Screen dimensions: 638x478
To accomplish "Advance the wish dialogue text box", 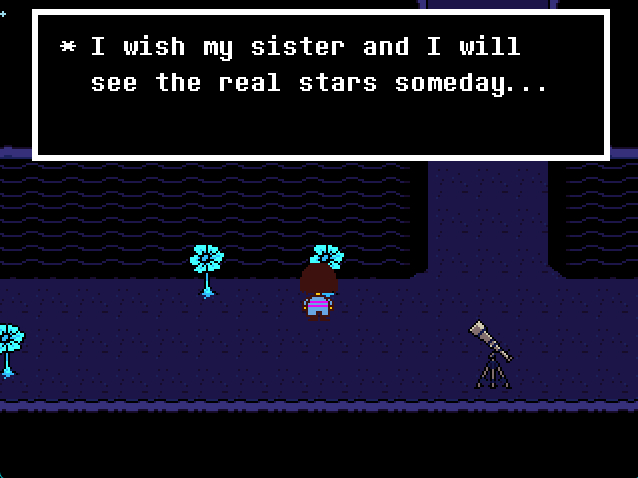I will 320,85.
